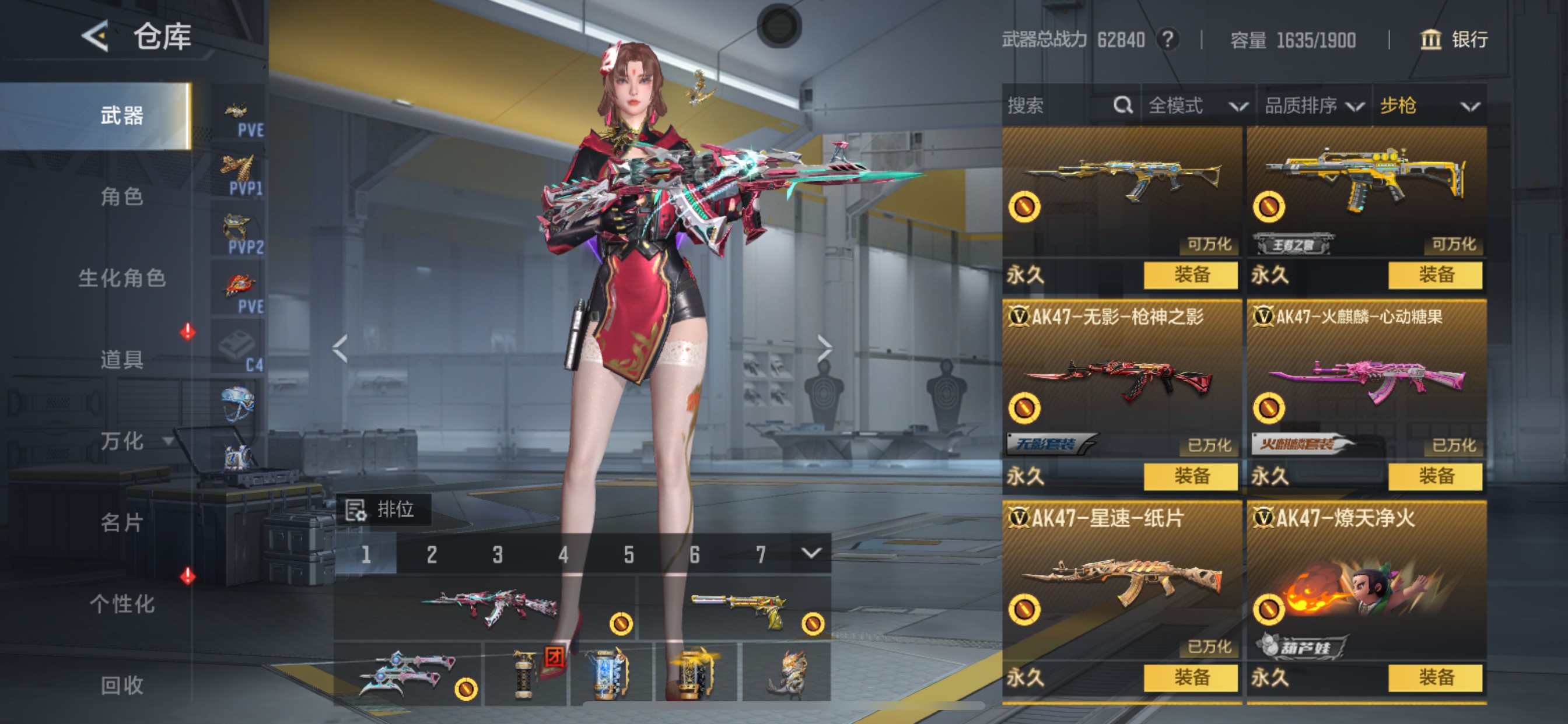Screen dimensions: 1568x724
Task: Open the 生化角色 category
Action: [x=122, y=278]
